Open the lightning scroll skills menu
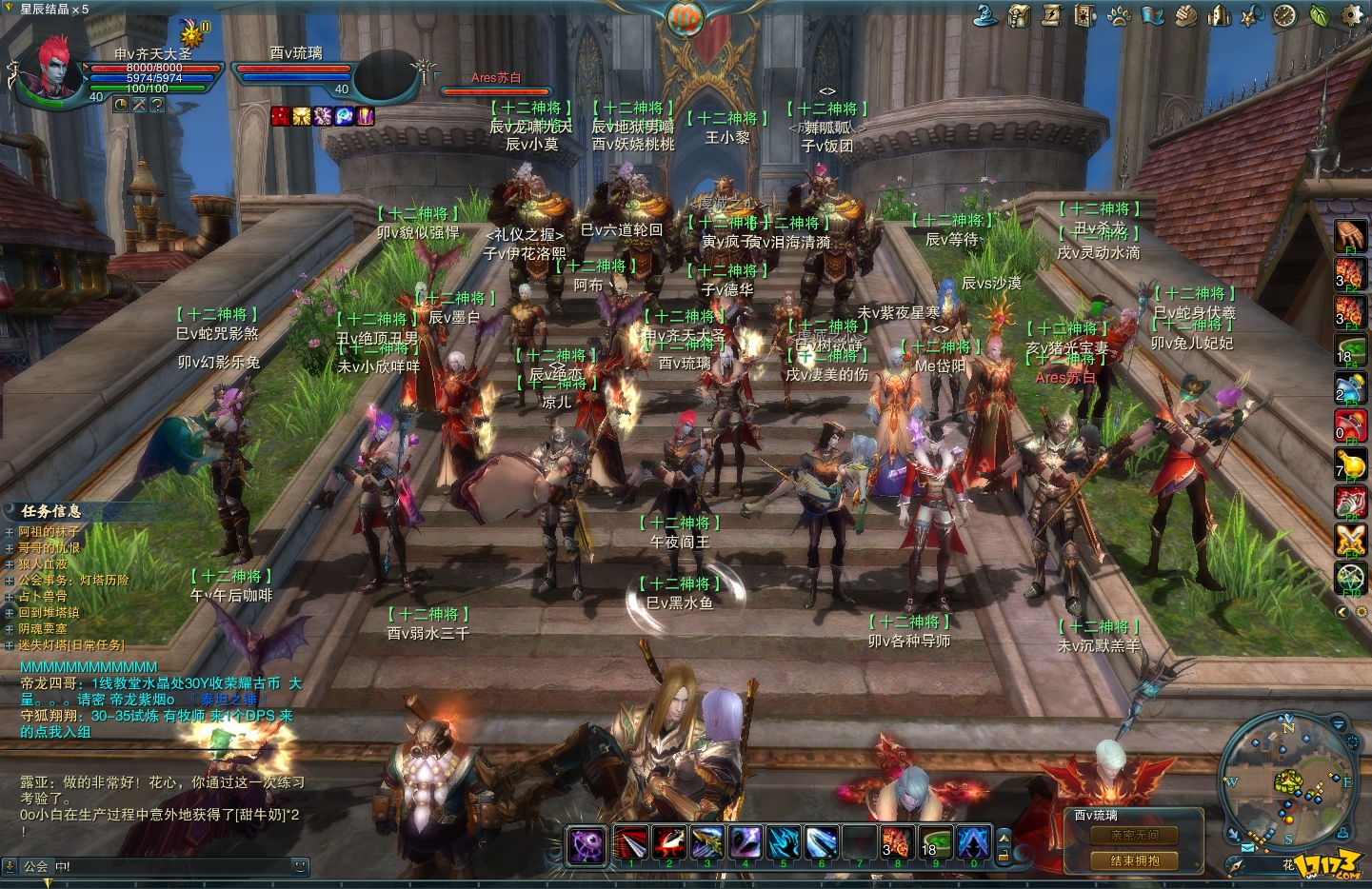Image resolution: width=1372 pixels, height=889 pixels. (1052, 15)
